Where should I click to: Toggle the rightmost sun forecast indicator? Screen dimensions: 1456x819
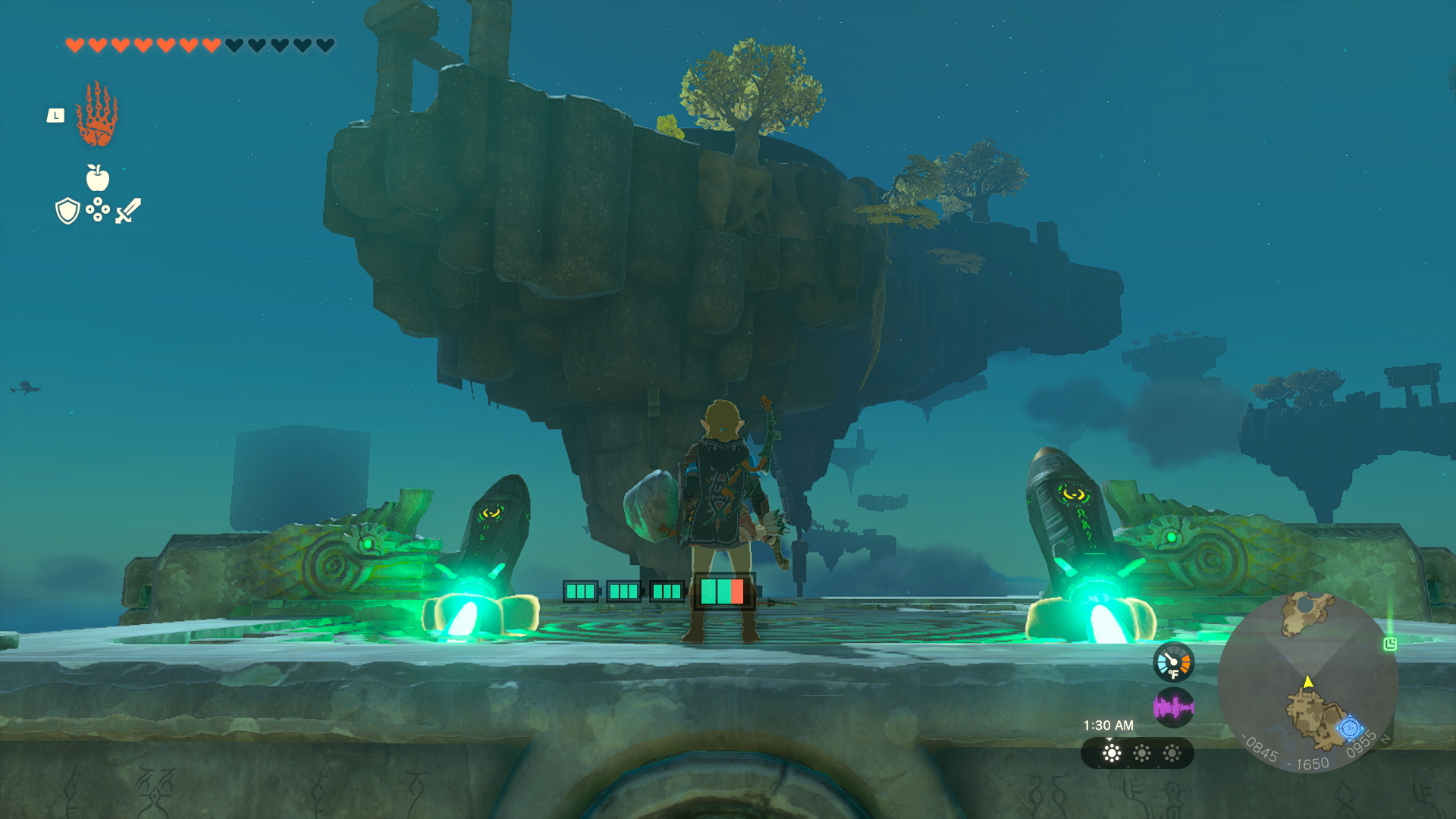[x=1172, y=754]
